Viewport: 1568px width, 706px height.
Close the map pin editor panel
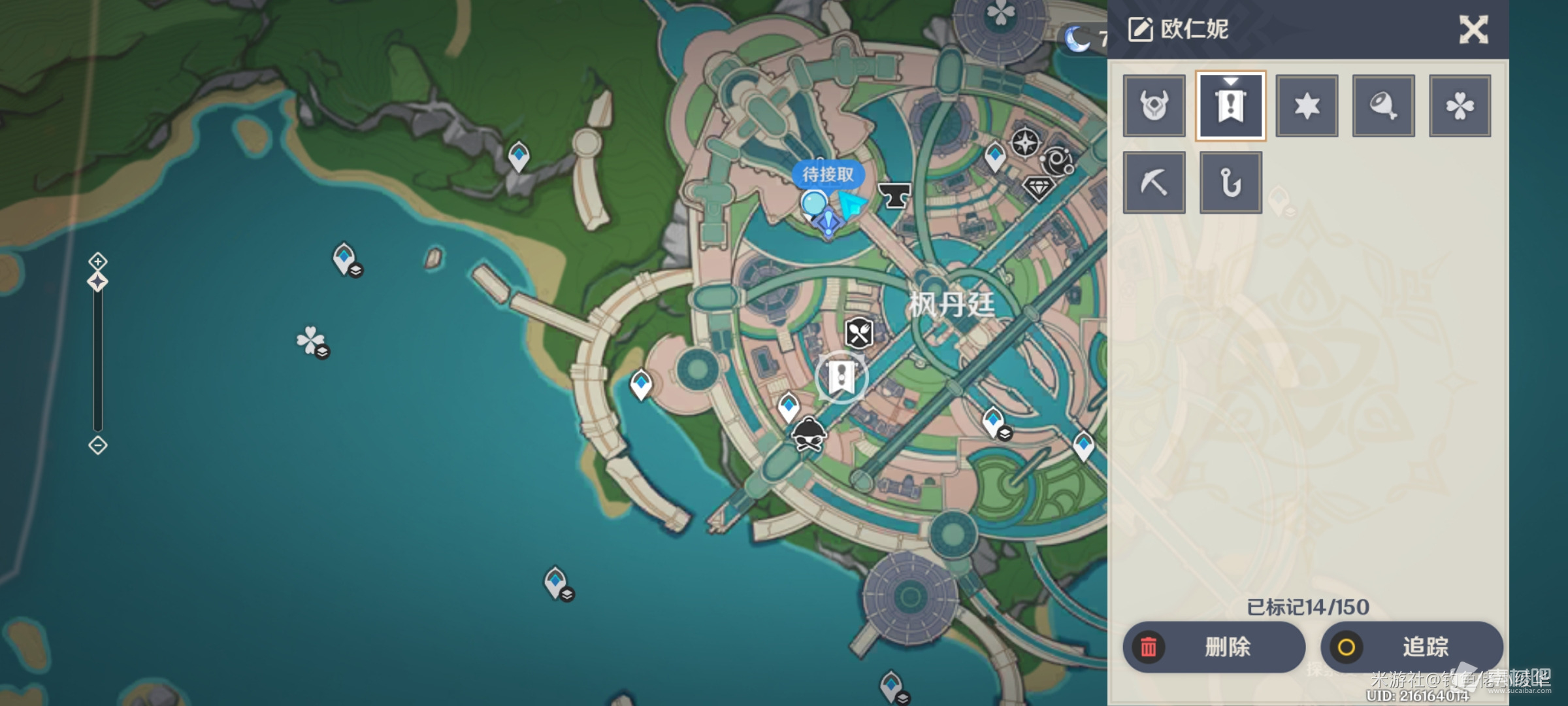1473,29
